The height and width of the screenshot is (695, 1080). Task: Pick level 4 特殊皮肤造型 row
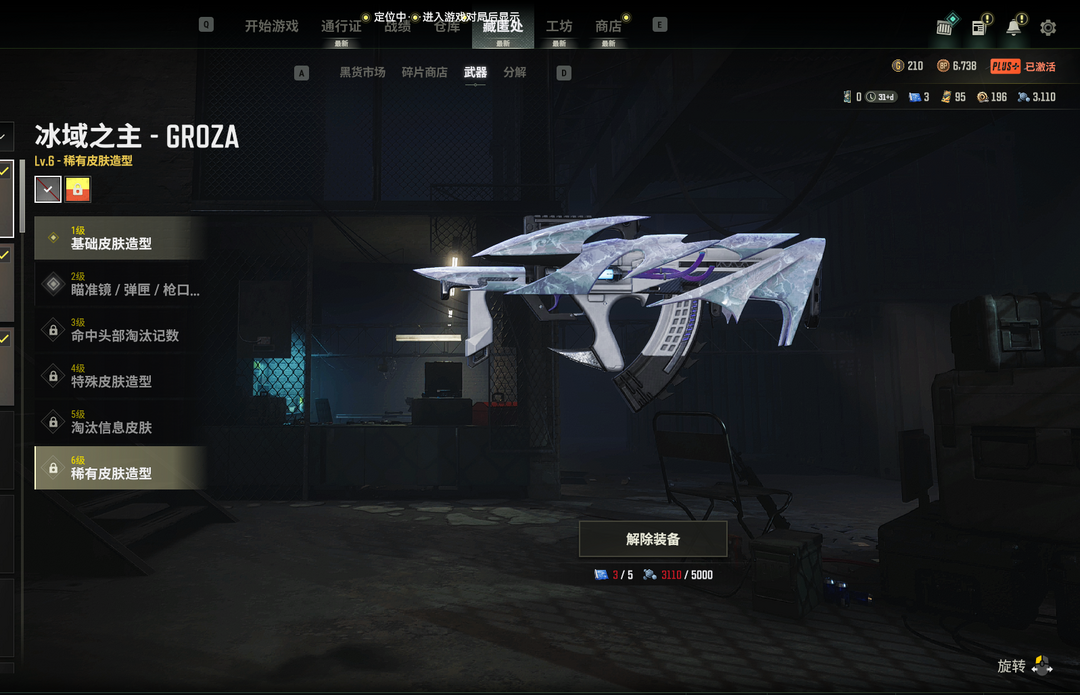click(x=120, y=376)
